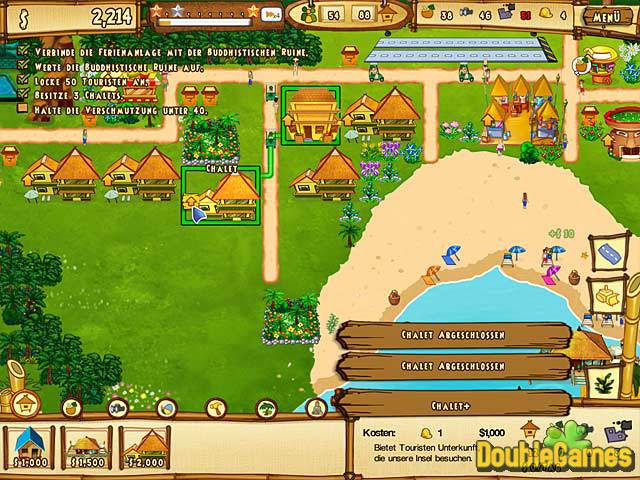Select the highlighted chalet on the map
The width and height of the screenshot is (640, 480).
(221, 196)
